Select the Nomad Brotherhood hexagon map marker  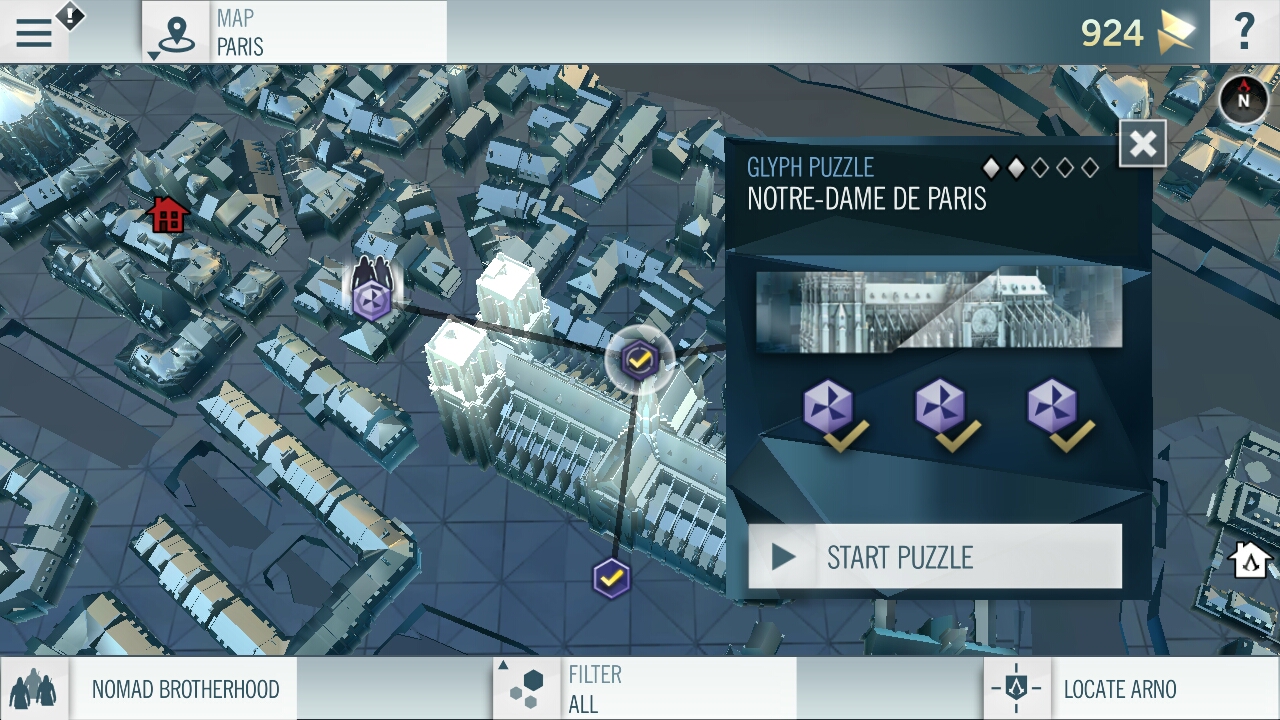[372, 299]
